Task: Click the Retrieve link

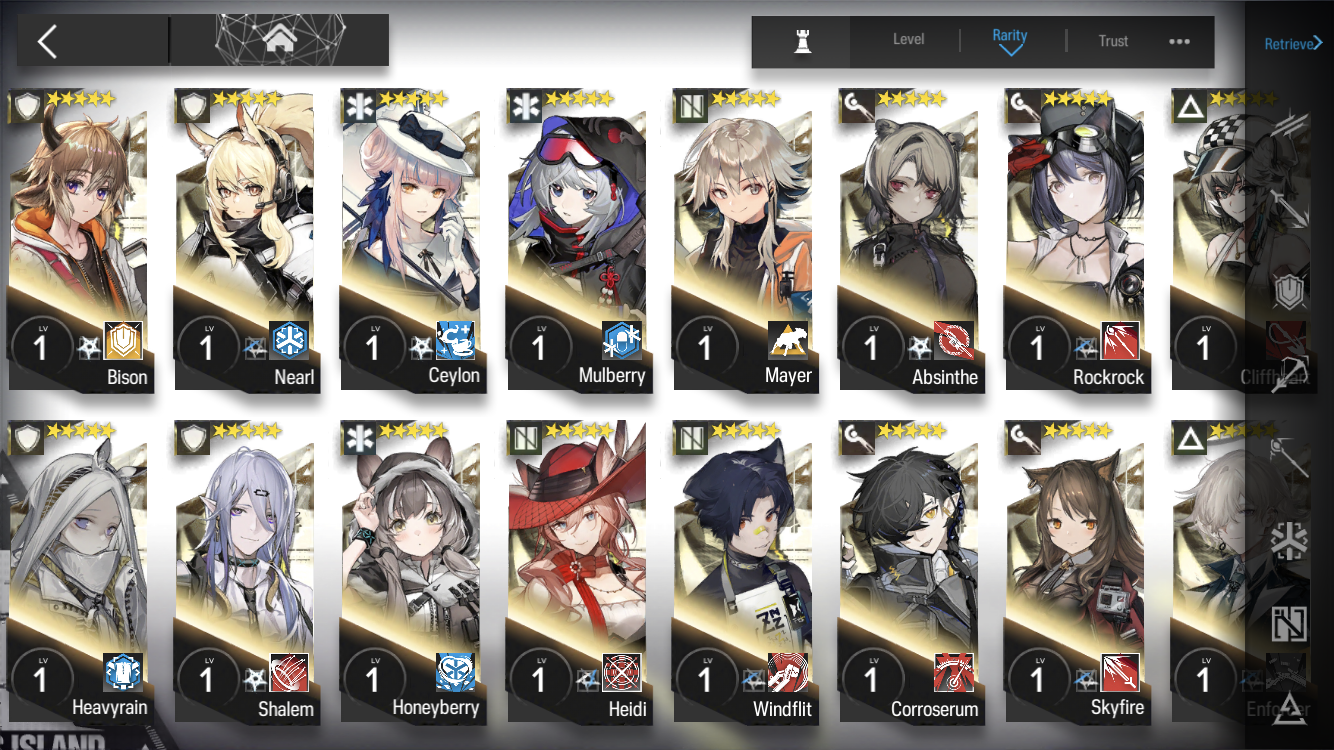Action: 1293,43
